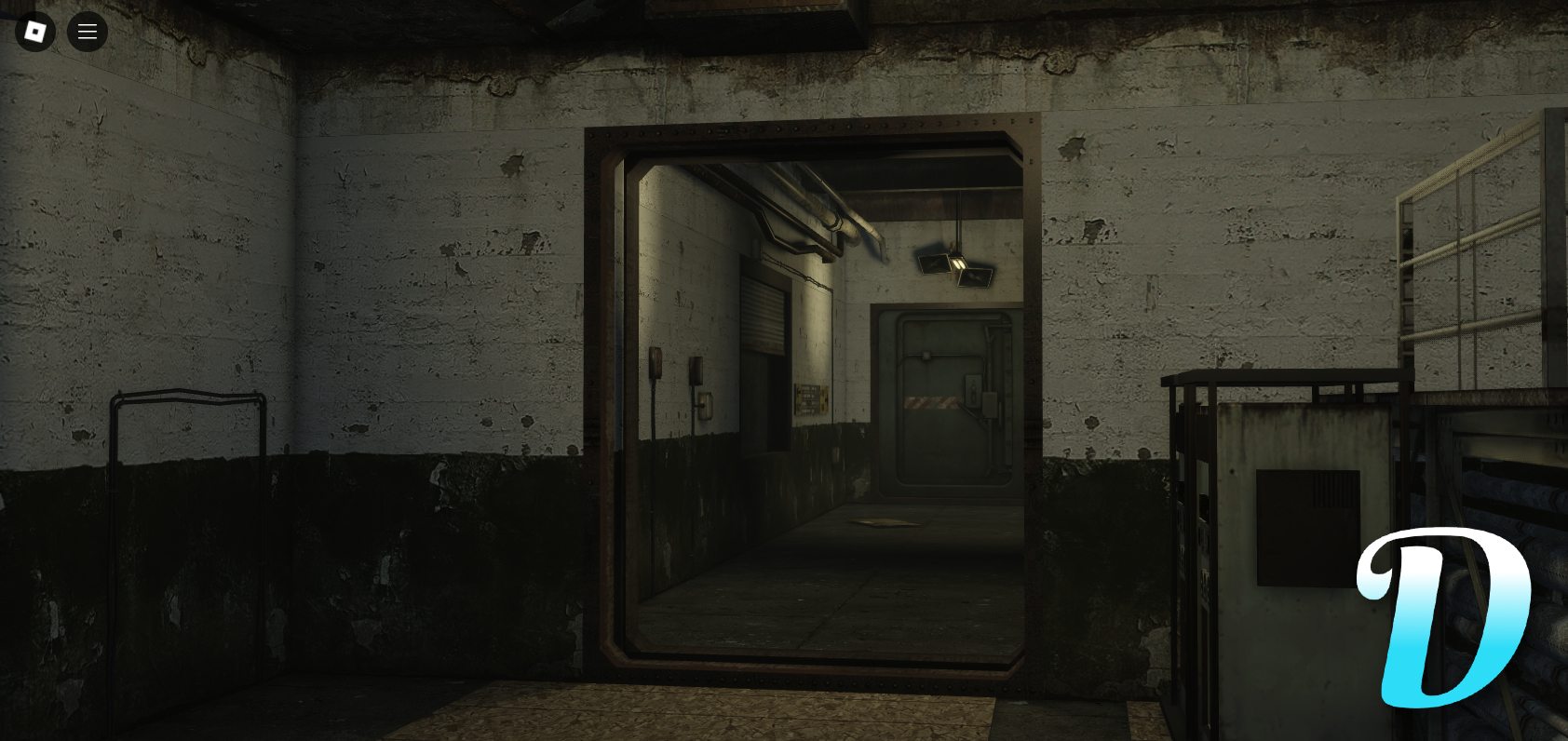
Task: Toggle the light switch box on the wall
Action: pyautogui.click(x=705, y=405)
